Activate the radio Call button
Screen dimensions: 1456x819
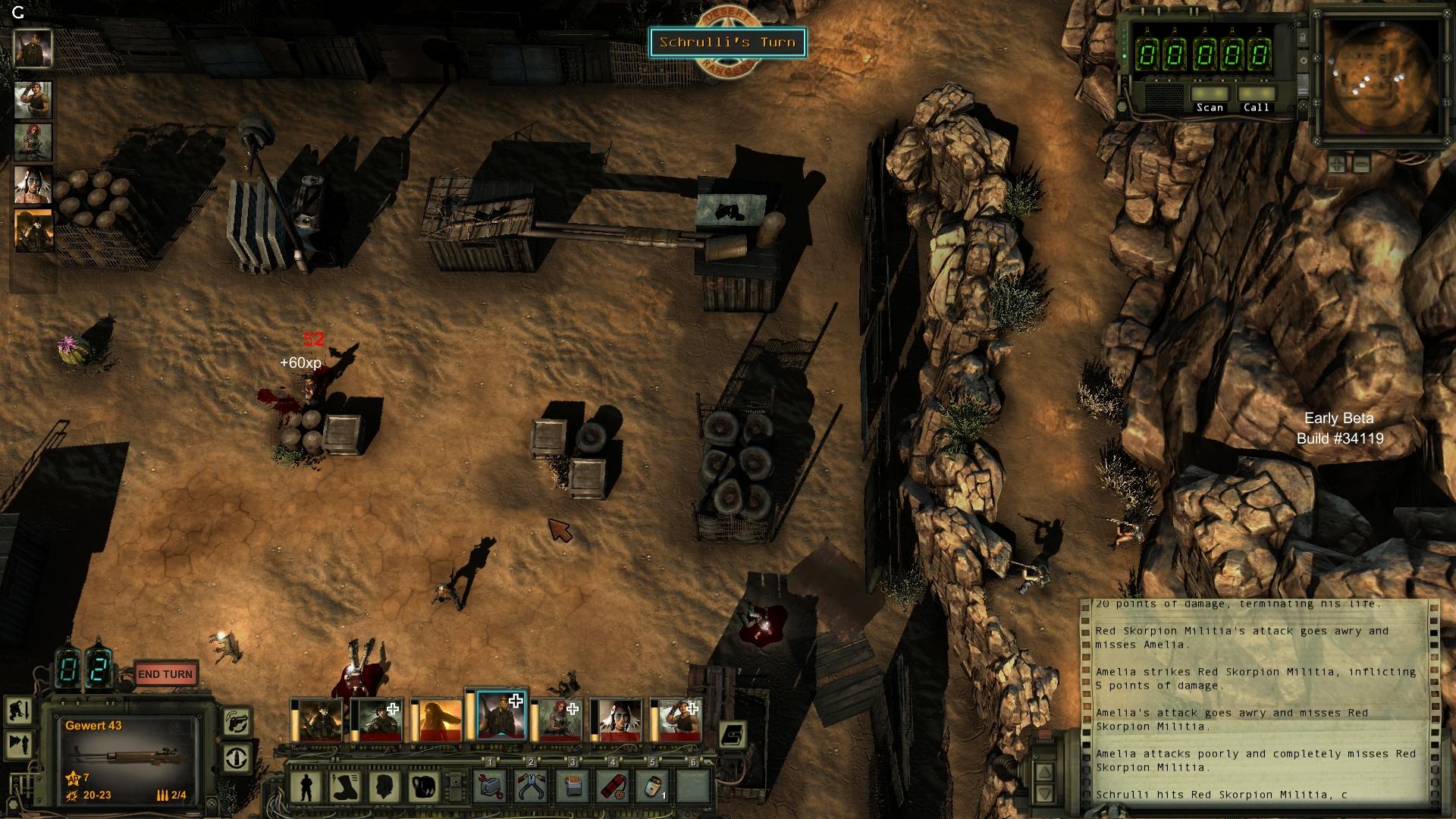1256,96
